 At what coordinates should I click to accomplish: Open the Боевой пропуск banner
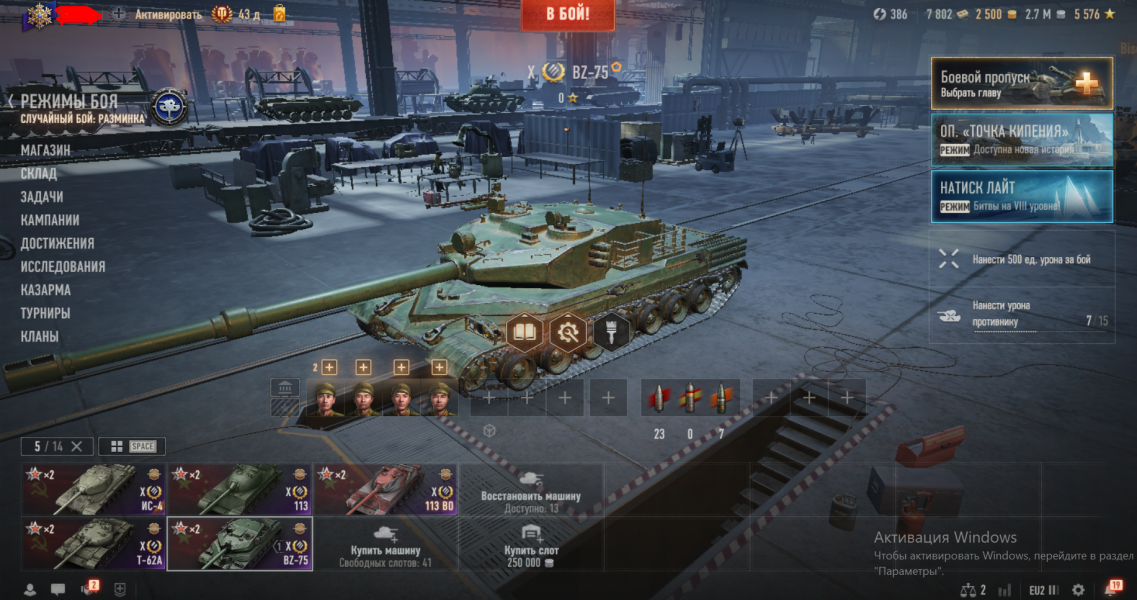click(x=1021, y=83)
